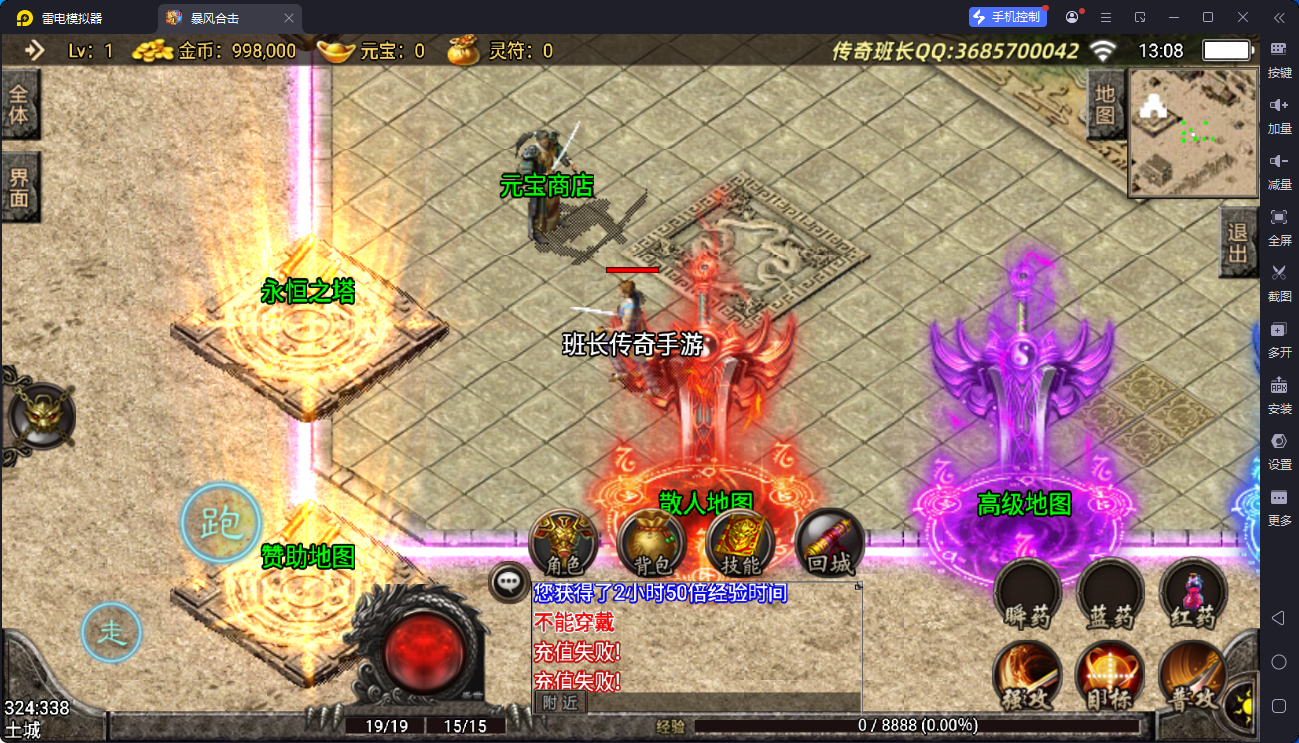1299x743 pixels.
Task: Tap the 目标 target selection button
Action: pos(1110,675)
